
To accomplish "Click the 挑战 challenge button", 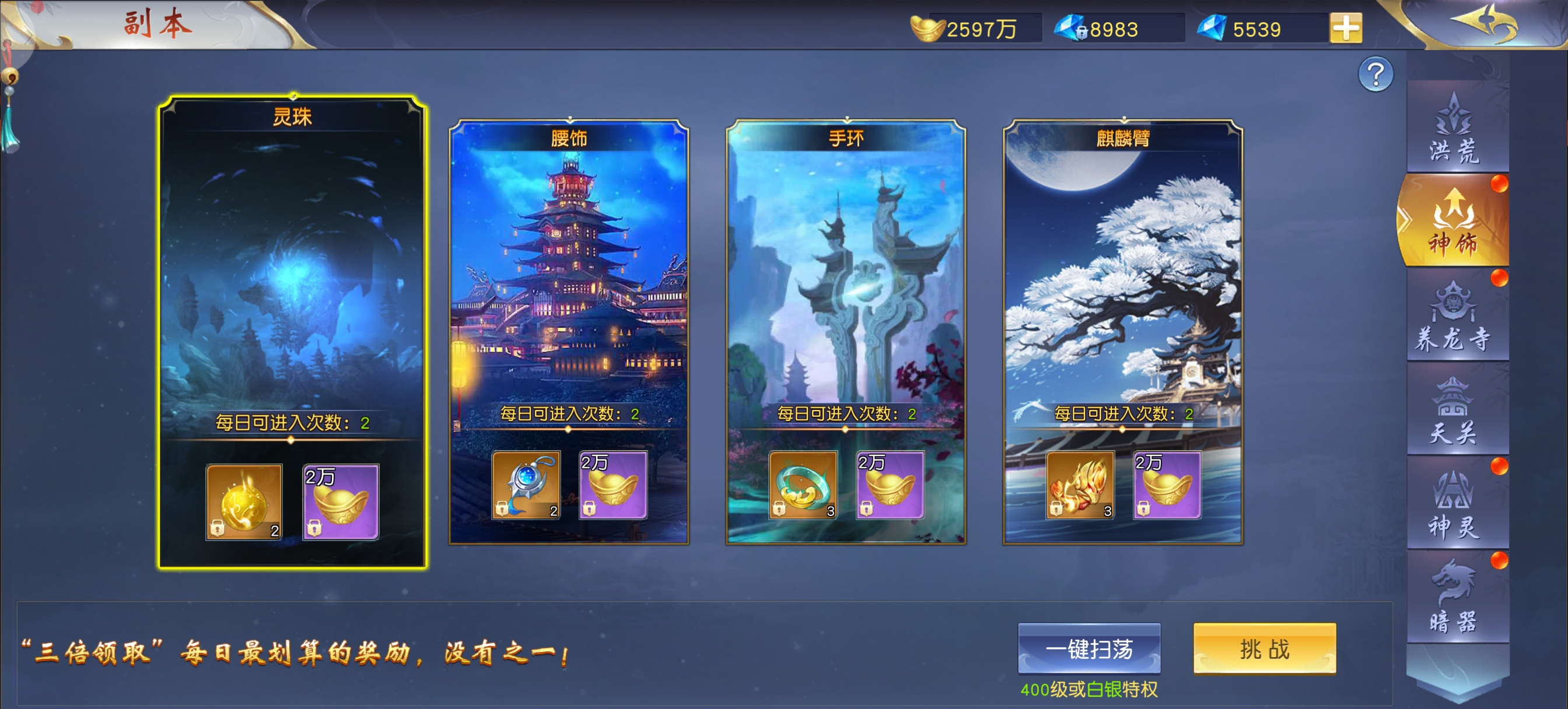I will pos(1264,649).
